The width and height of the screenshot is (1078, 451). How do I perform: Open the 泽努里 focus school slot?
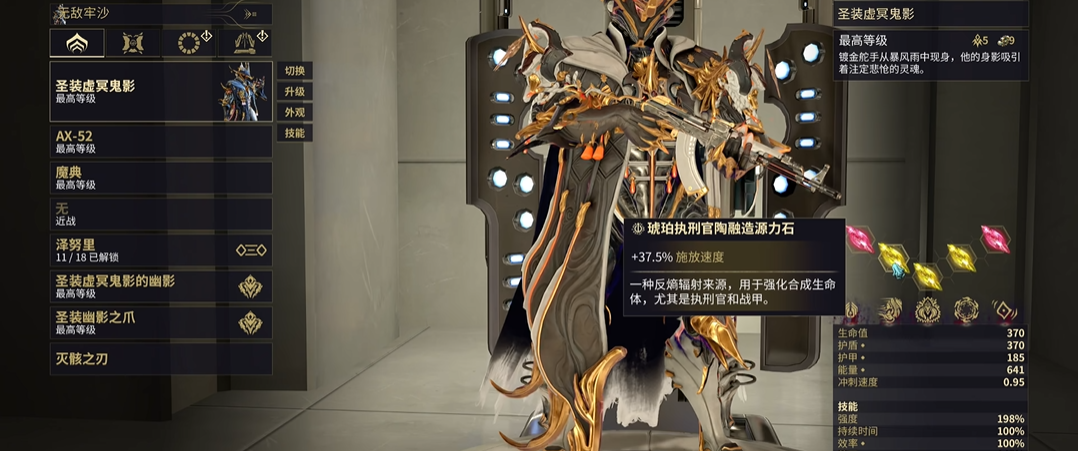point(160,250)
